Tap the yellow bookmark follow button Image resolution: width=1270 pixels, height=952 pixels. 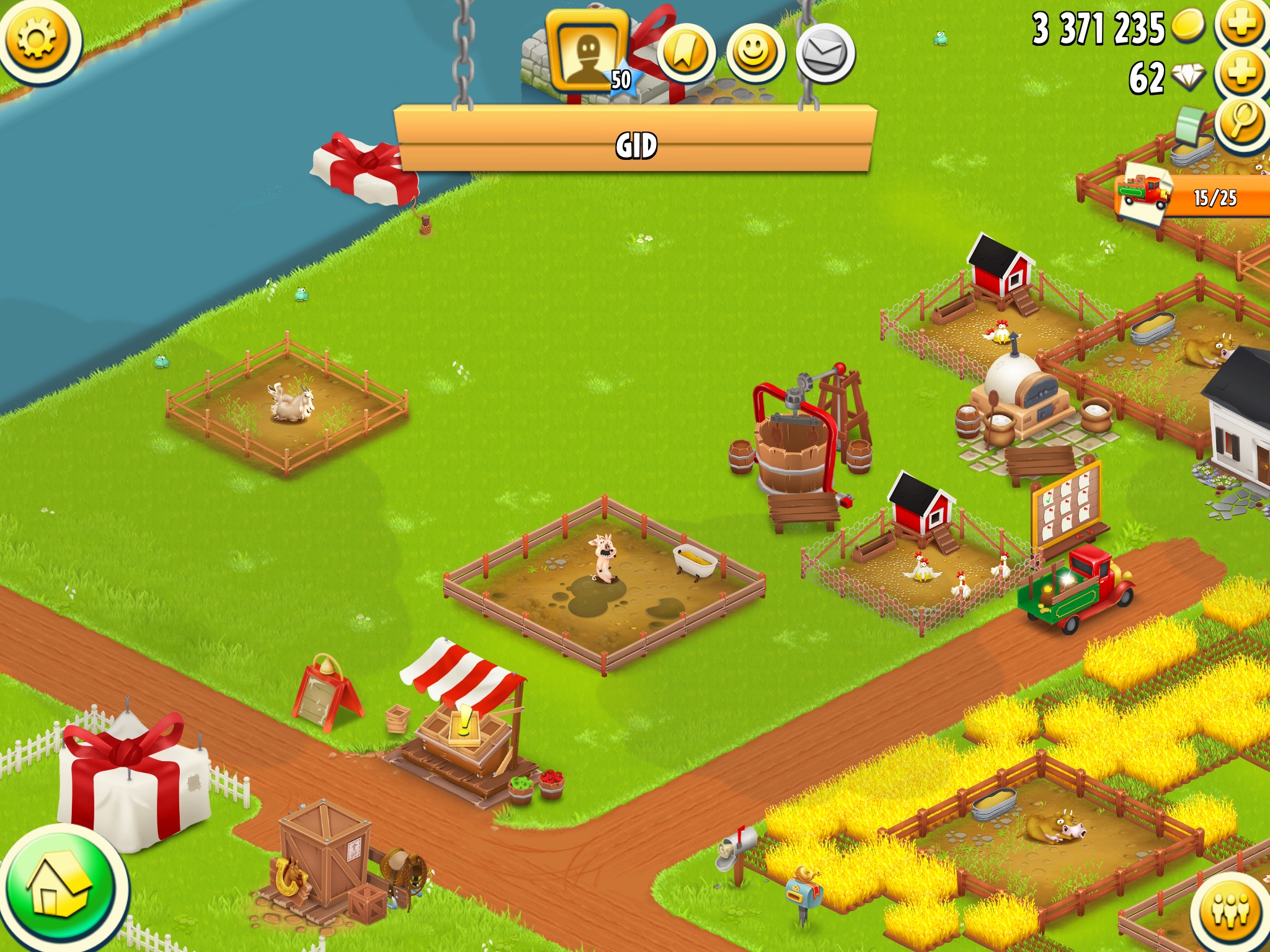coord(685,54)
